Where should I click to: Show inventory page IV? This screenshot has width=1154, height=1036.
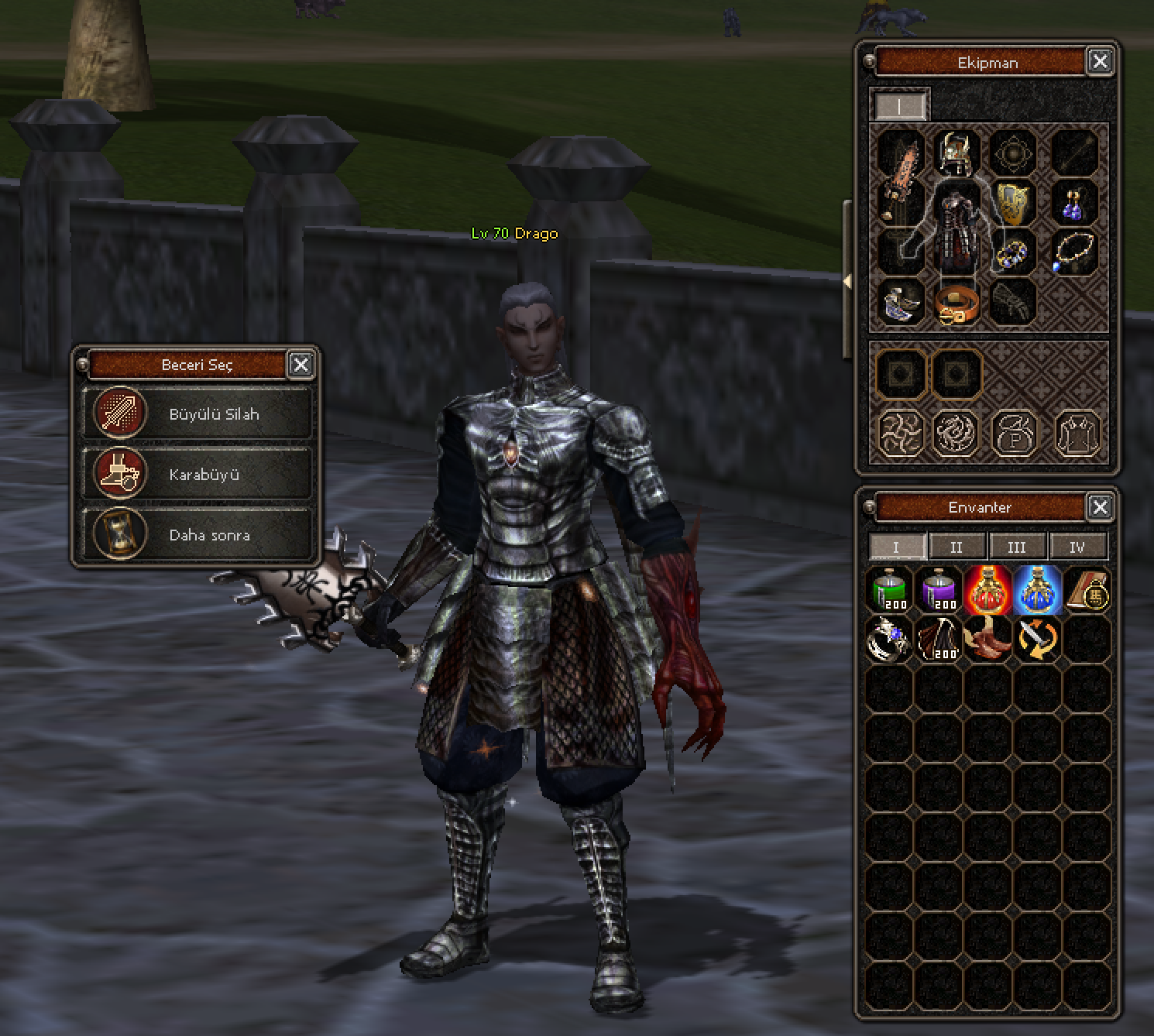pyautogui.click(x=1077, y=547)
